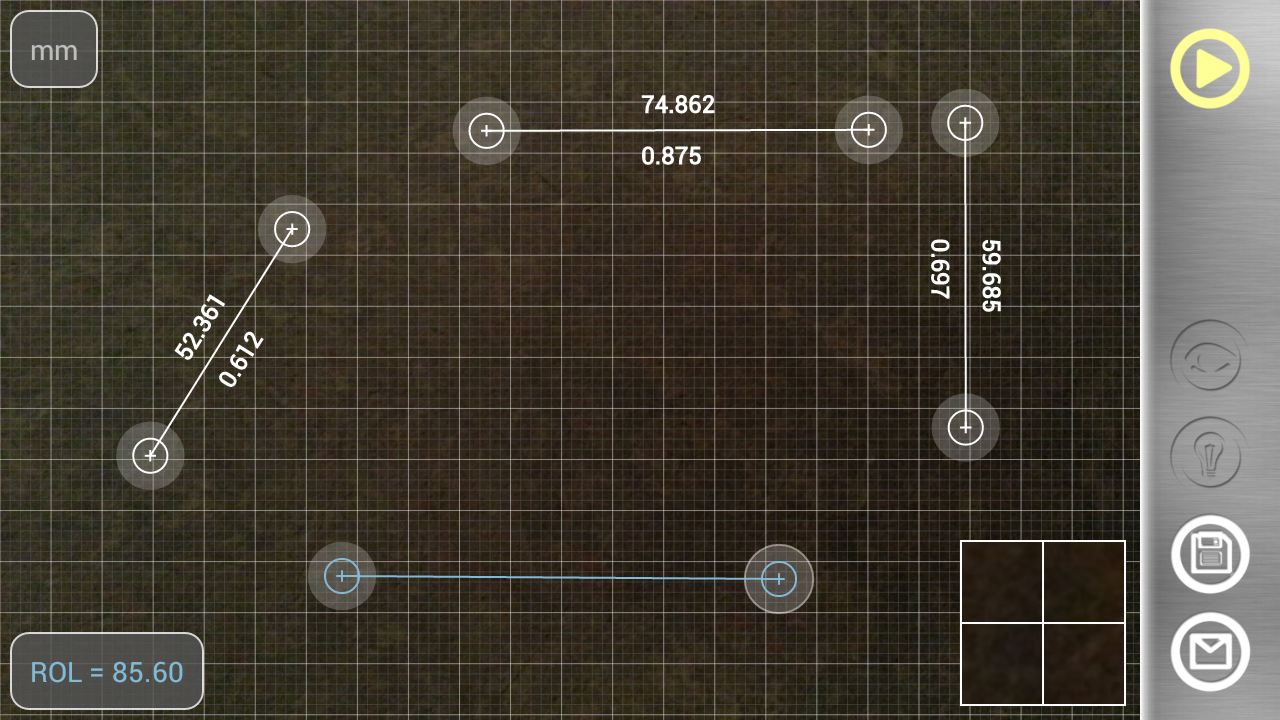Select the left crosshair of the 74.862 line
This screenshot has height=720, width=1280.
(x=486, y=129)
